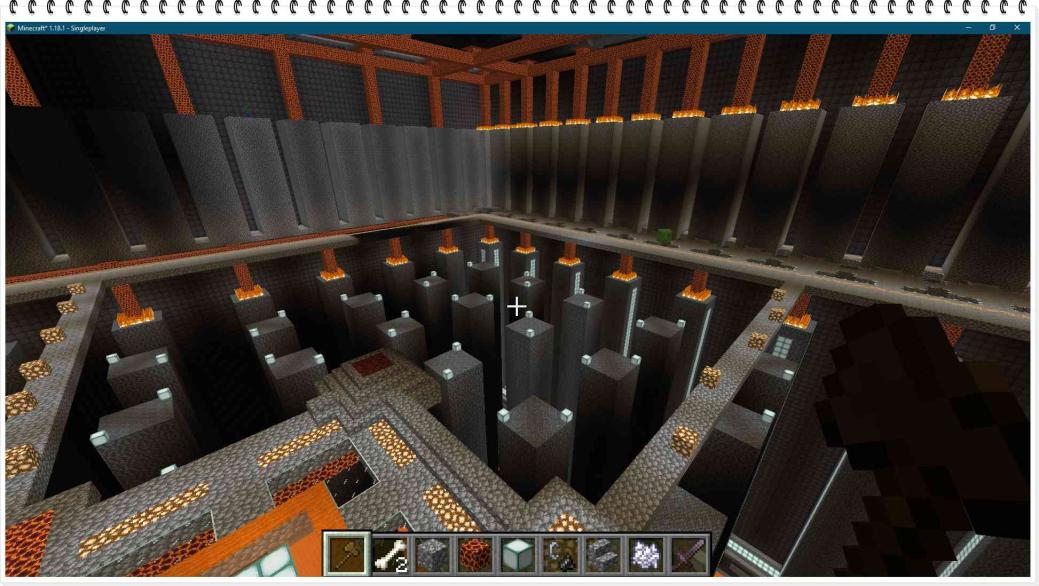
Task: Pick the sea lantern hotbar slot
Action: (x=517, y=554)
